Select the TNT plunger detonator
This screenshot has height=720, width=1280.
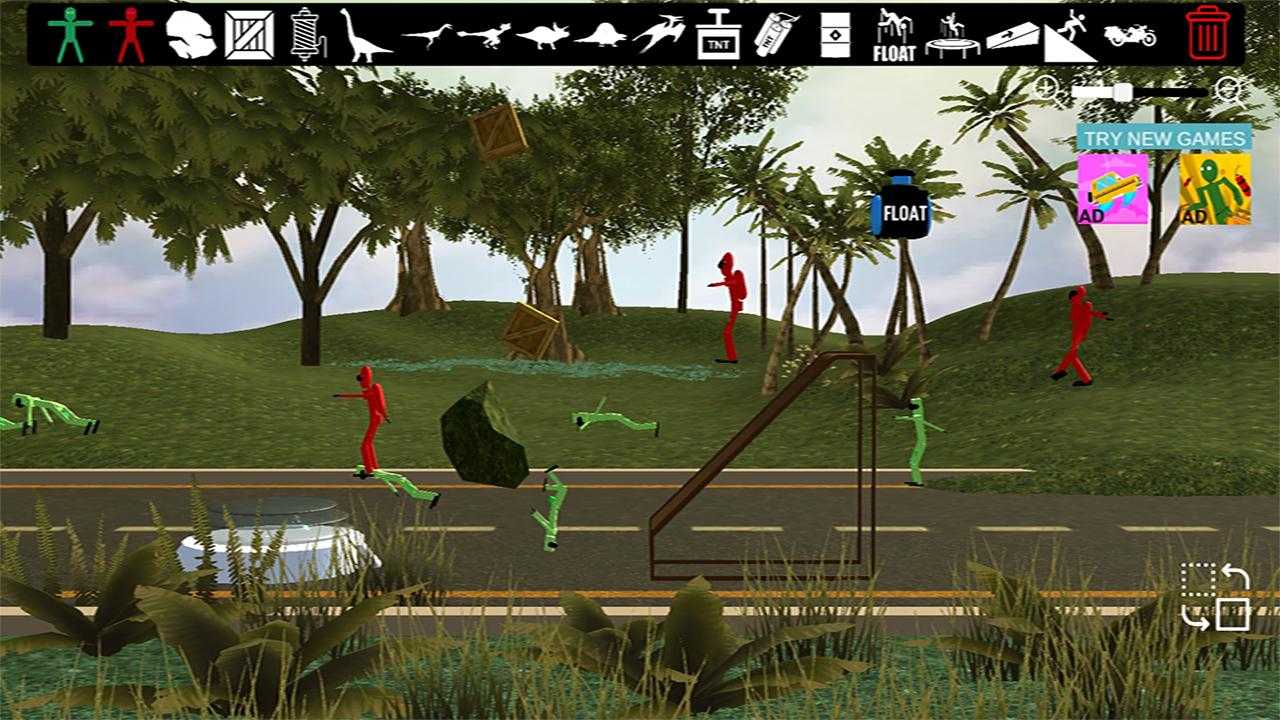pos(718,35)
